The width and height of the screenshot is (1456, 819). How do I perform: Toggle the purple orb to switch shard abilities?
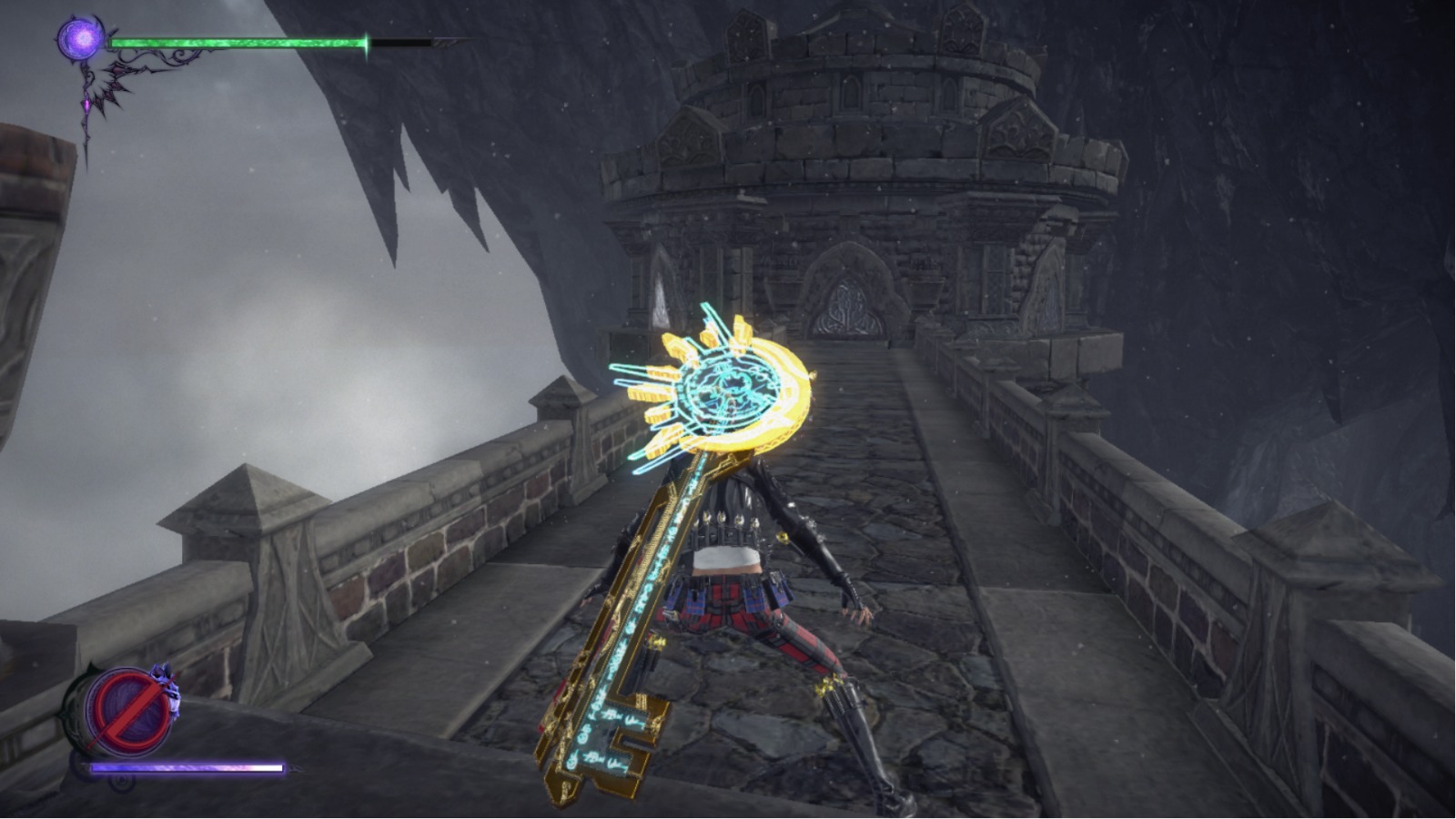click(80, 38)
